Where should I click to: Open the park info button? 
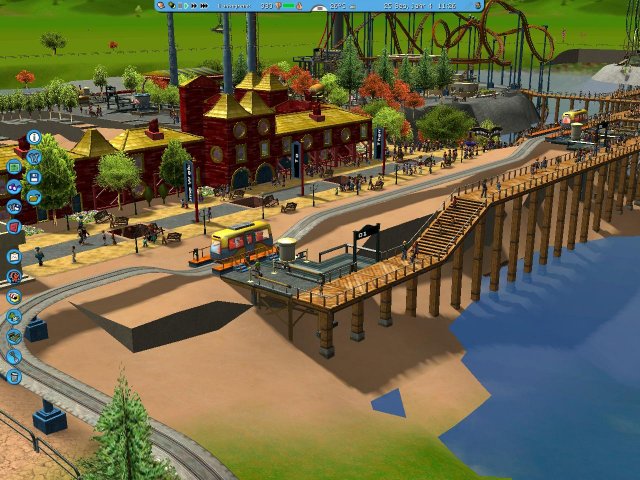[x=33, y=137]
